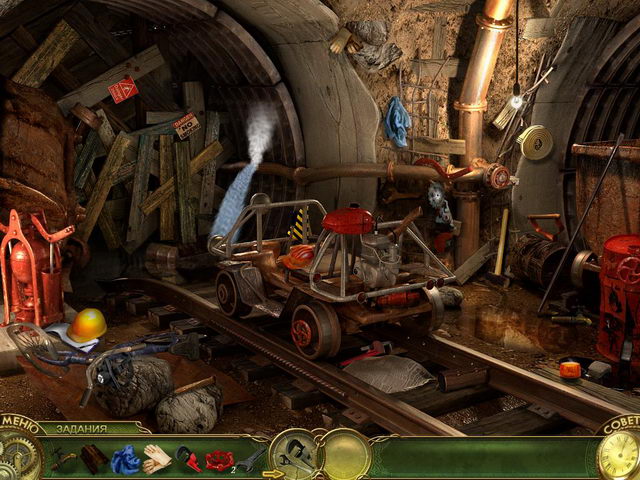This screenshot has width=640, height=480.
Task: Pick the pickaxe item in inventory
Action: click(x=63, y=459)
